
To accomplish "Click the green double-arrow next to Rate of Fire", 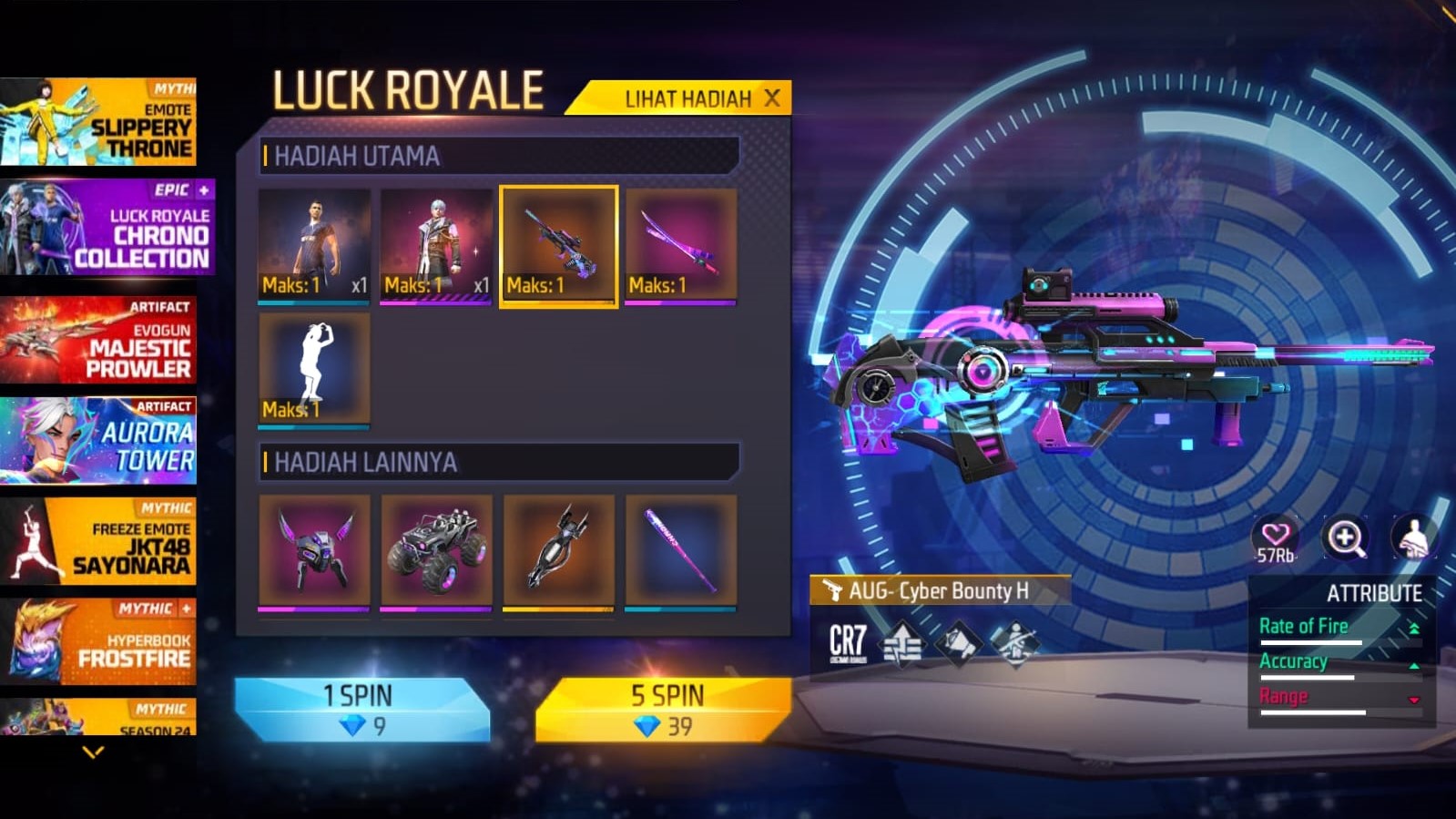I will pos(1413,628).
